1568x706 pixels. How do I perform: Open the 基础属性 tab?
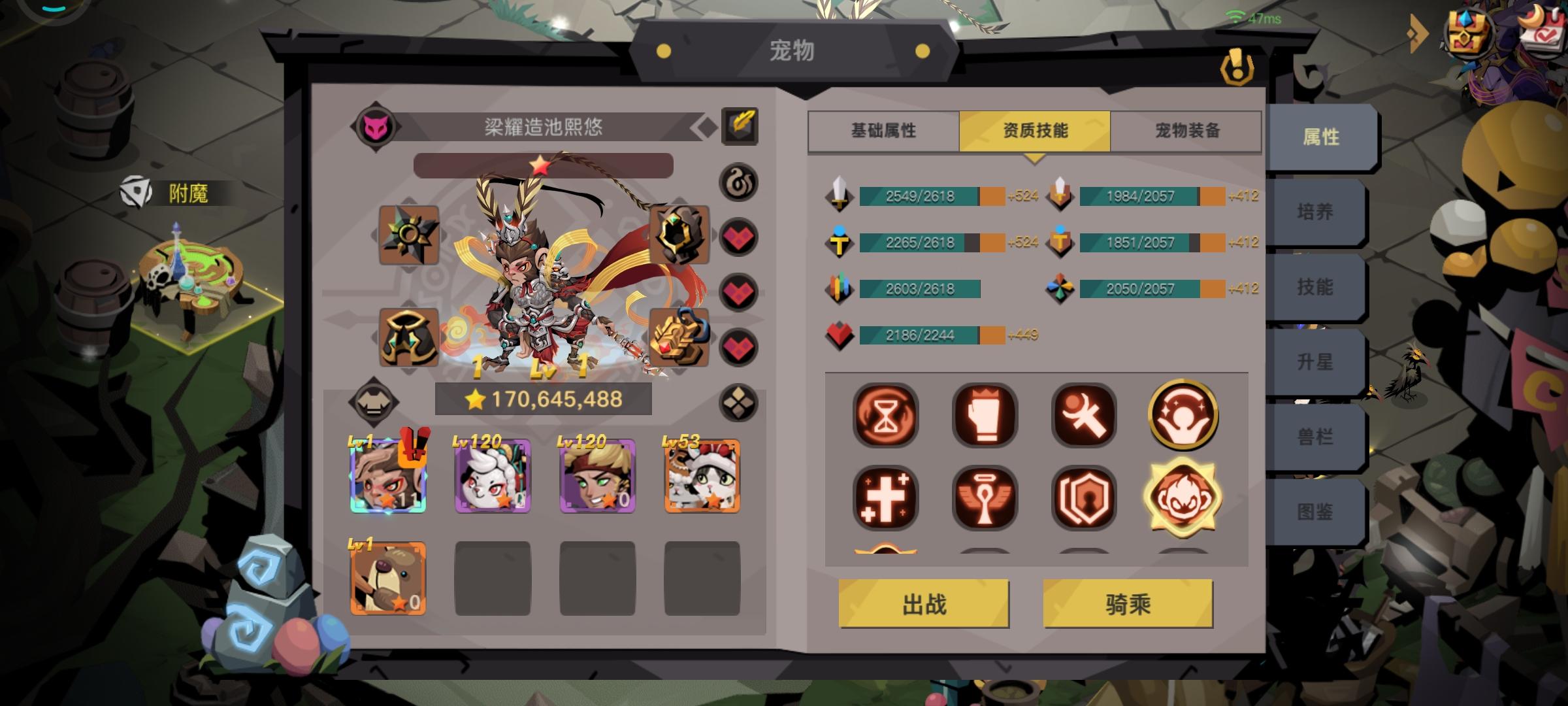[x=883, y=131]
